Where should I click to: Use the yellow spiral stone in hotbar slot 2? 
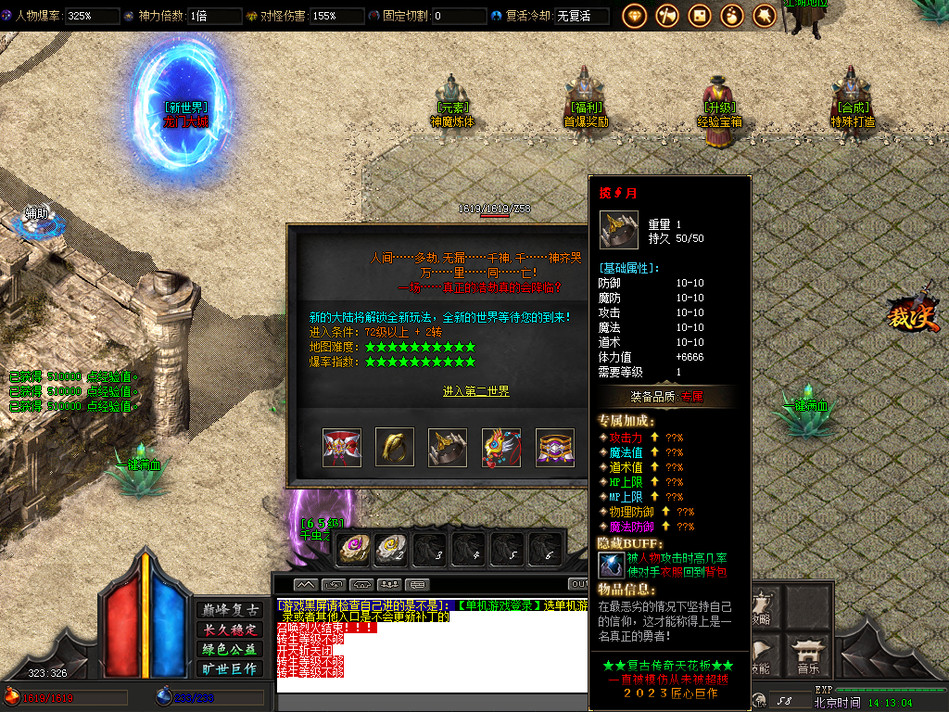pyautogui.click(x=390, y=547)
